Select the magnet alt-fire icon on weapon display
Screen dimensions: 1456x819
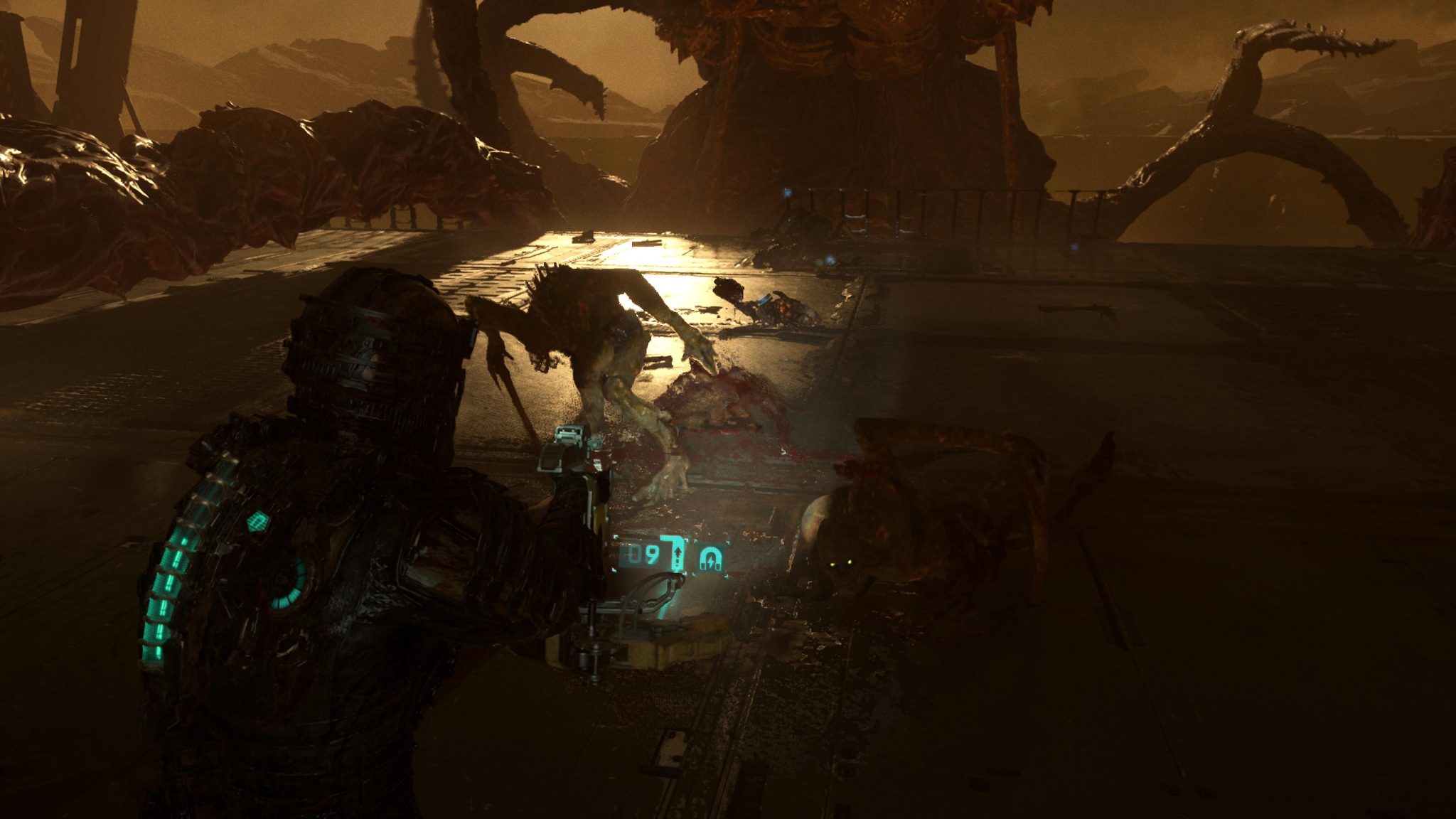tap(710, 557)
